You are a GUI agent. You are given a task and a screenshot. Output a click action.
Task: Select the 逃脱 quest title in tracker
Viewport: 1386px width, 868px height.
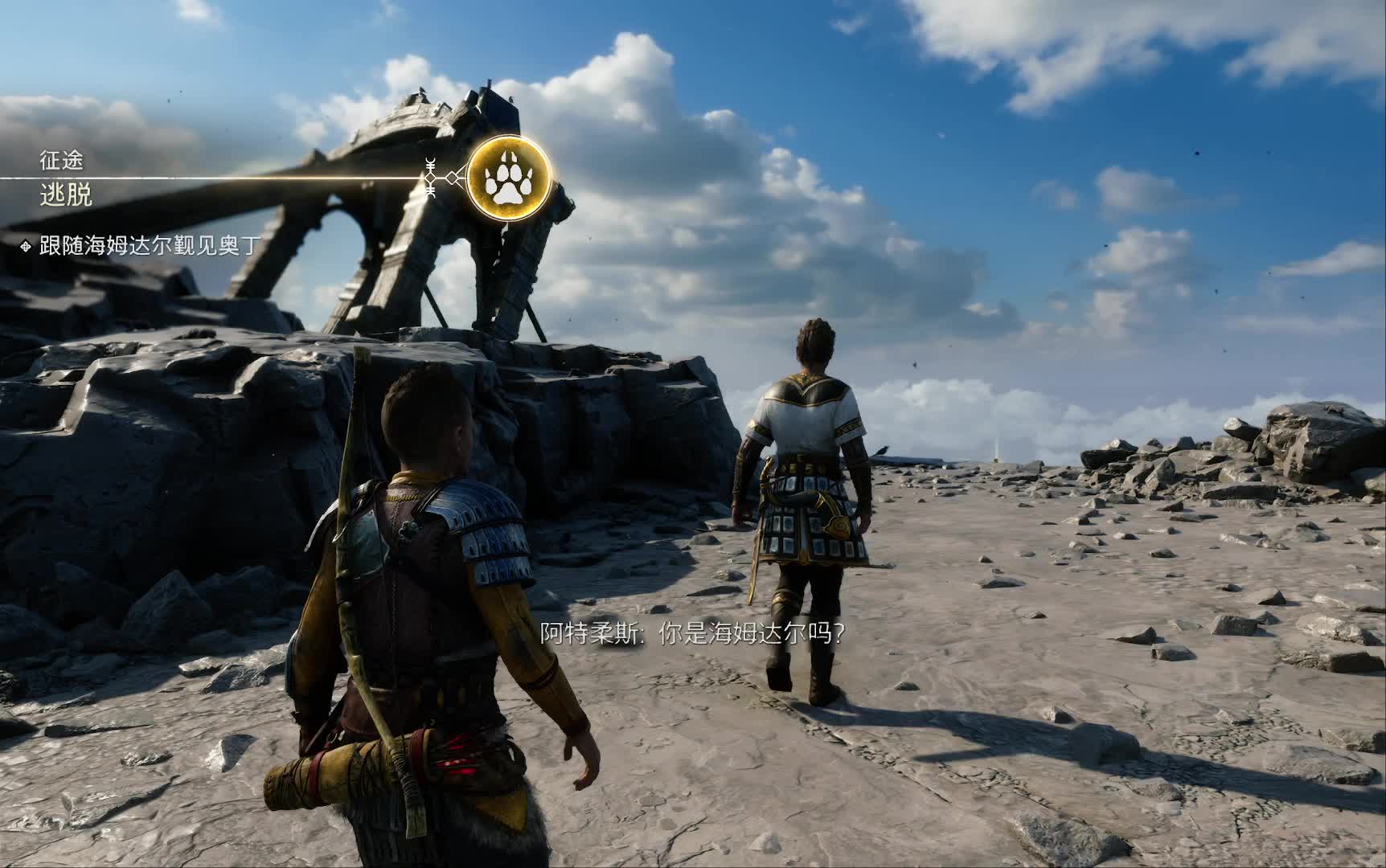[66, 195]
